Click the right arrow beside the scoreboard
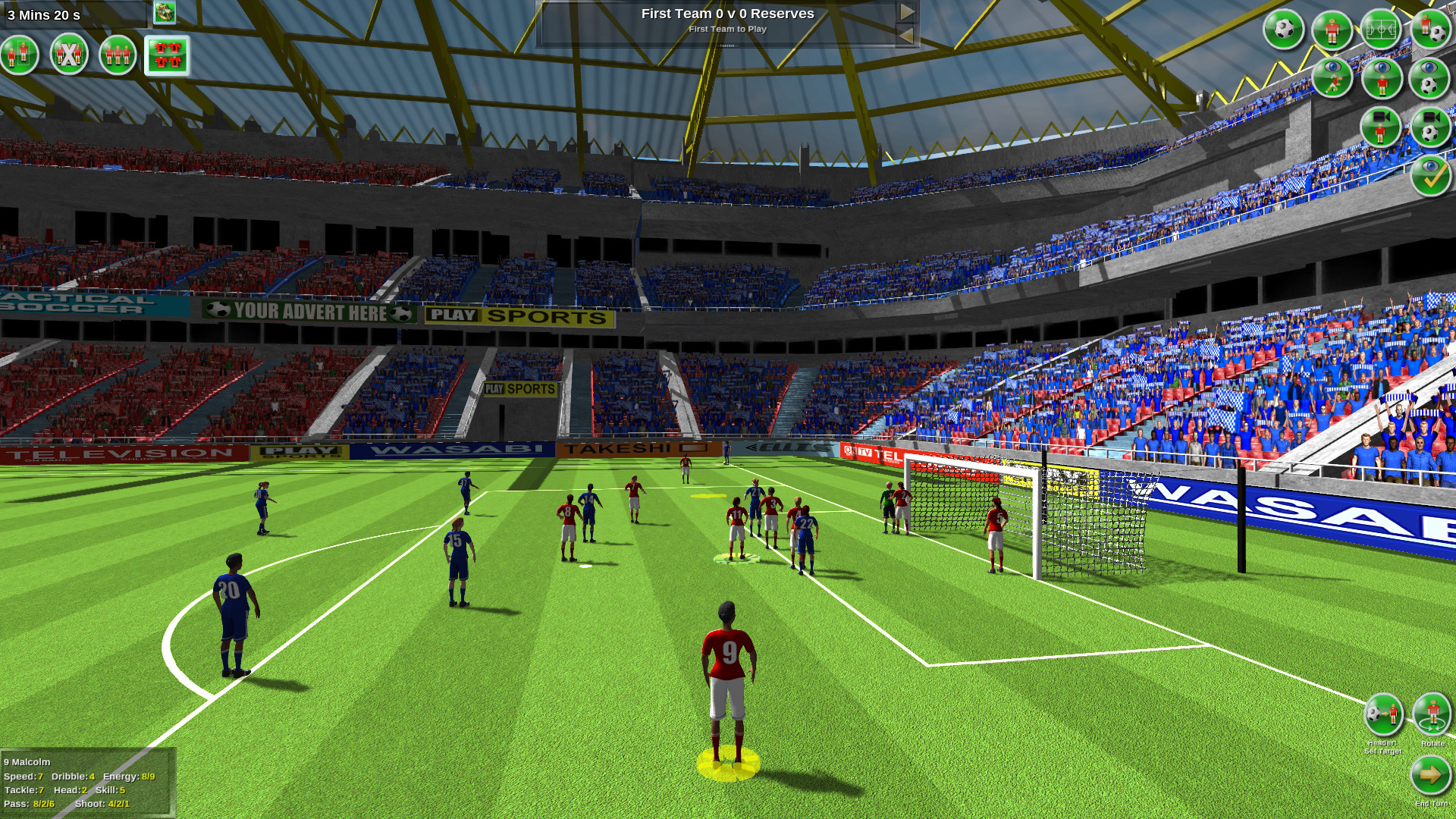This screenshot has height=819, width=1456. (908, 12)
